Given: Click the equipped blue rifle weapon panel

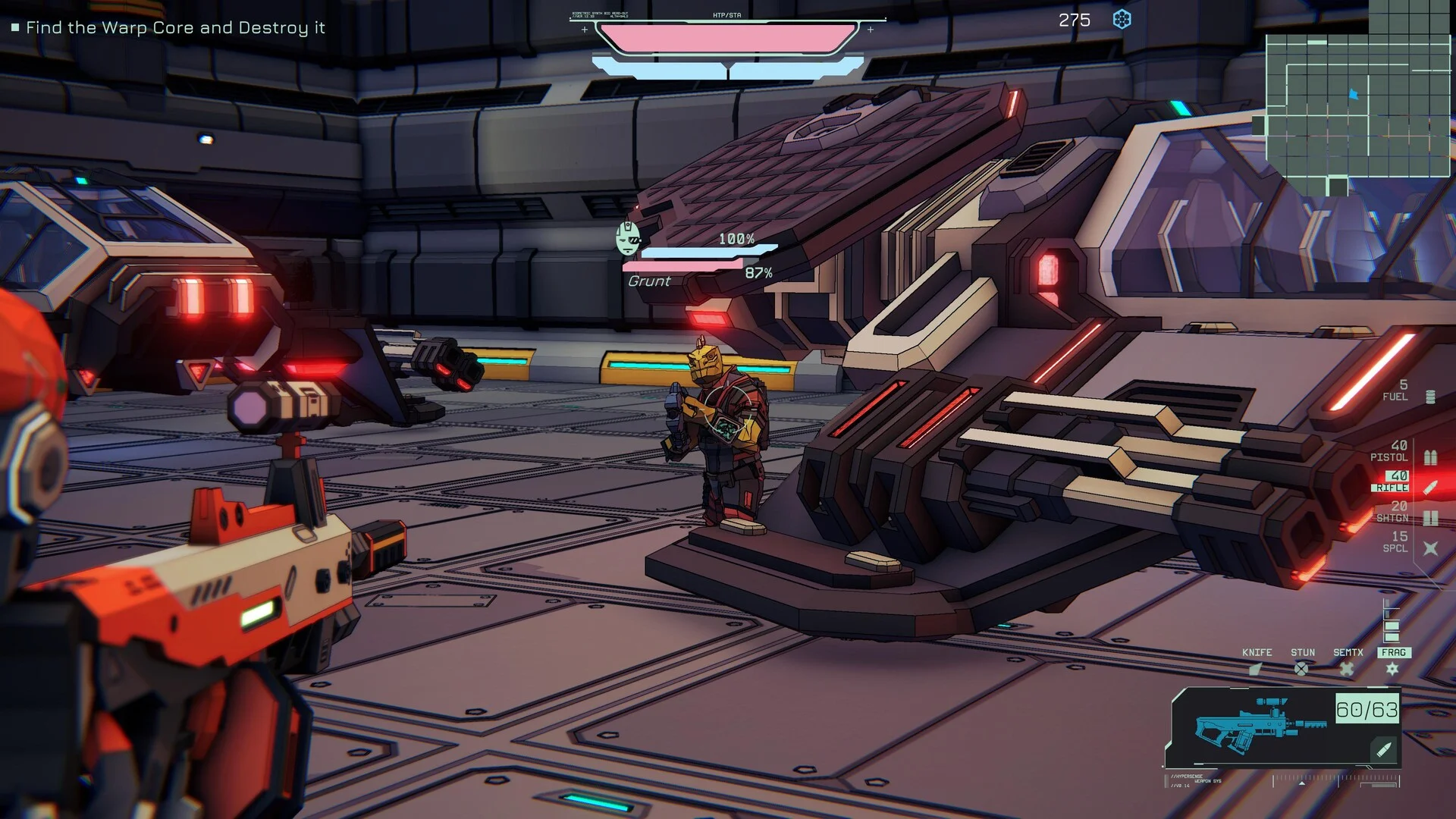Looking at the screenshot, I should pyautogui.click(x=1283, y=728).
